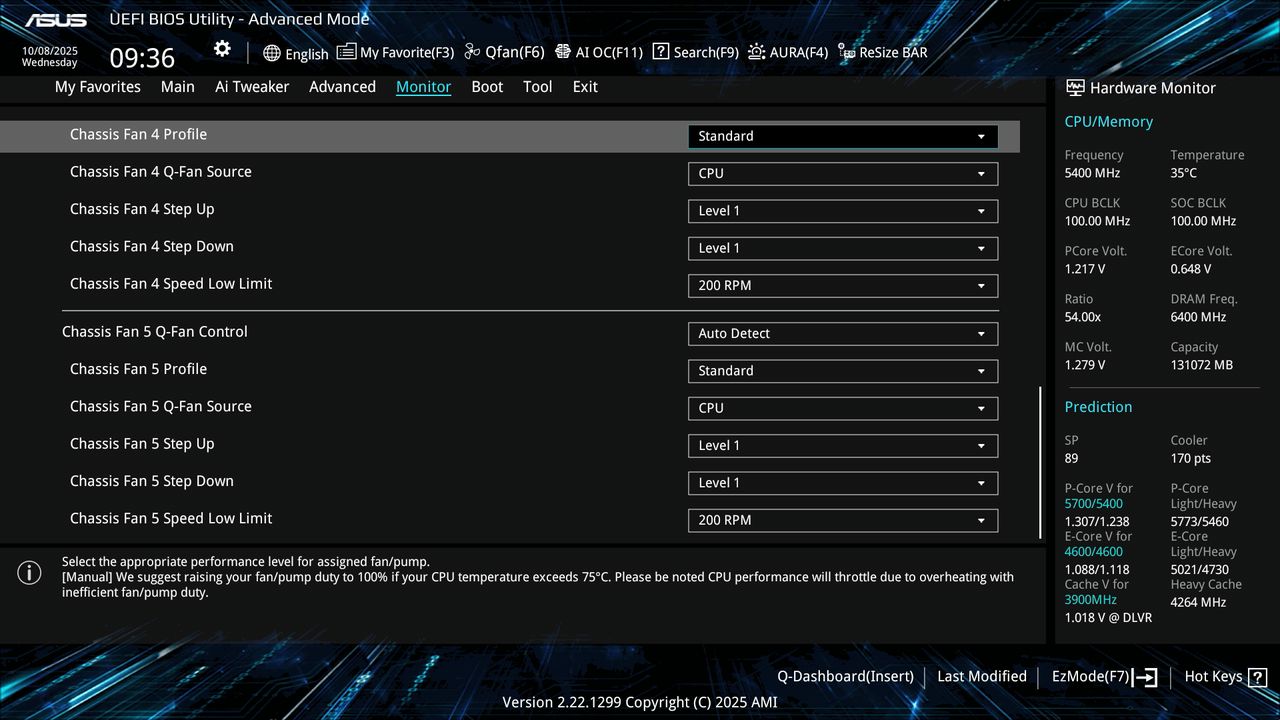
Task: Click the Hardware Monitor panel icon
Action: [1075, 87]
